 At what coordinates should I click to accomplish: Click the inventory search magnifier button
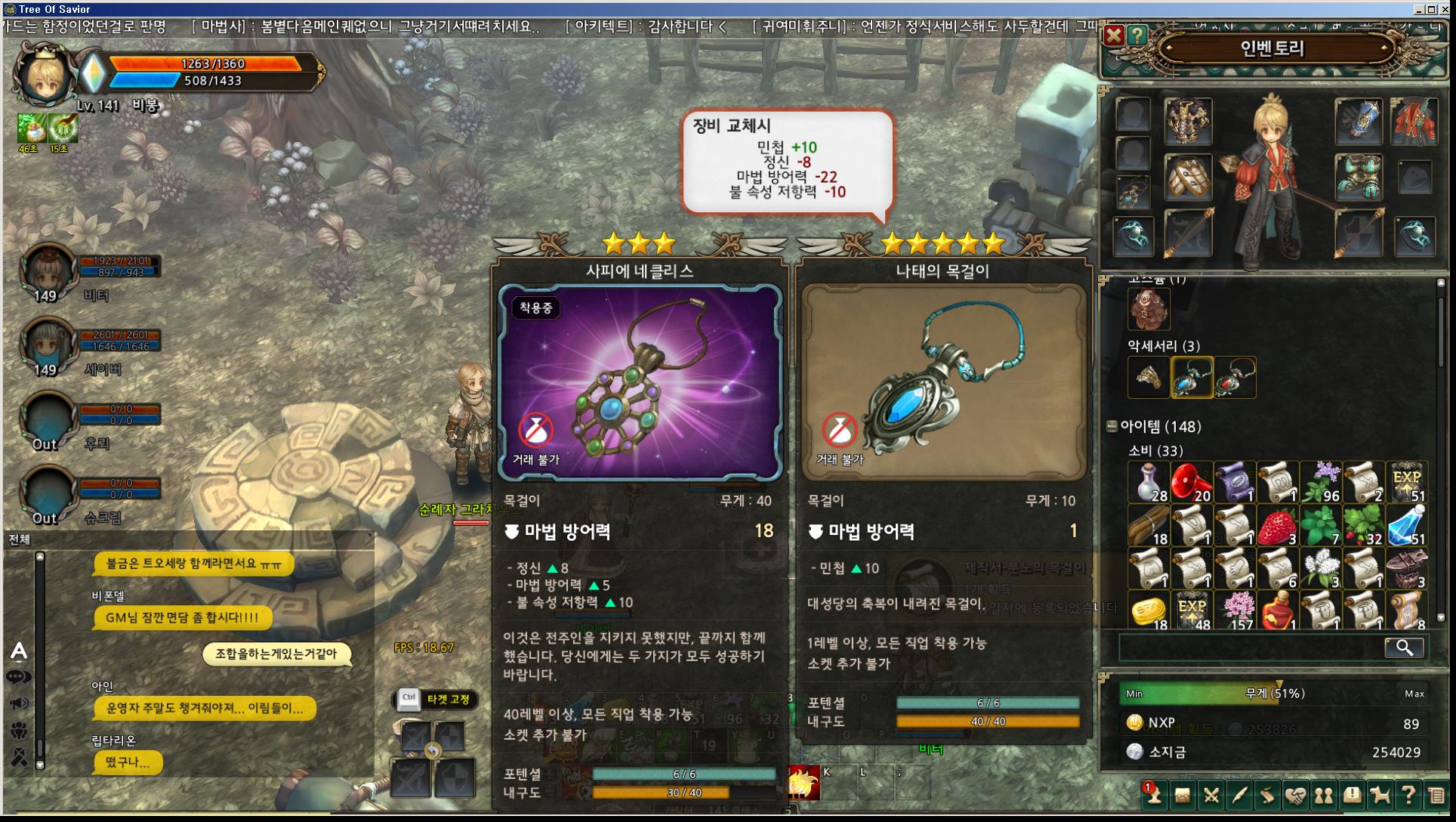click(x=1404, y=647)
